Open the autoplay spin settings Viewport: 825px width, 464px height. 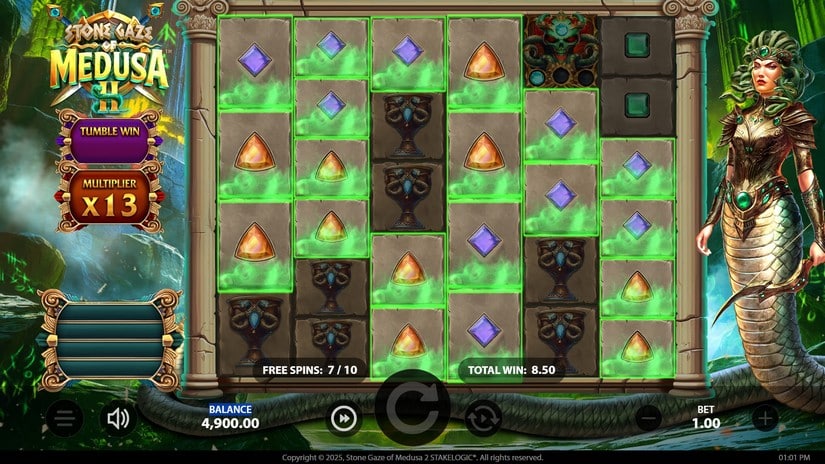[483, 419]
